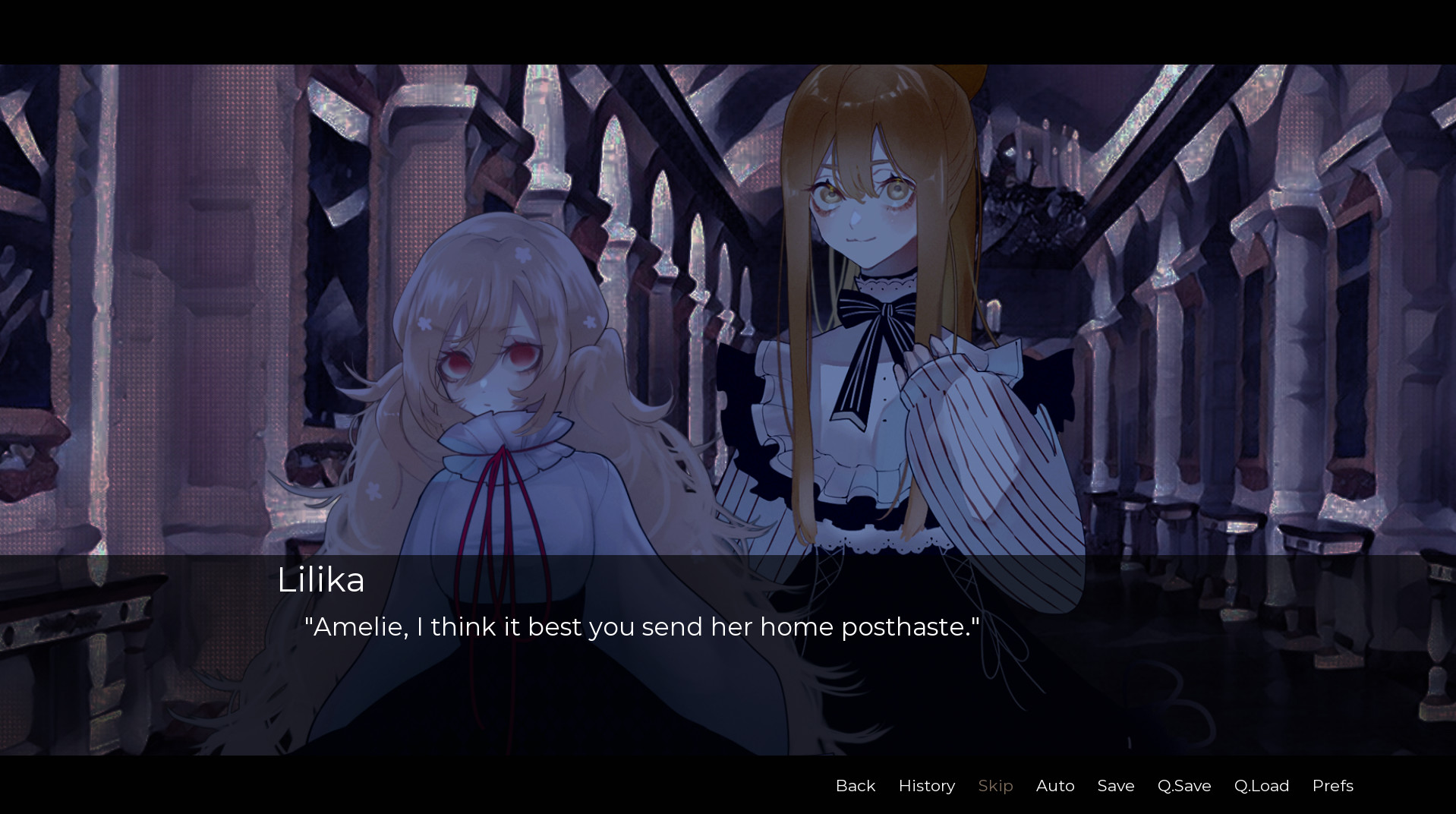Click Lilika's name label
1456x814 pixels.
[x=320, y=581]
